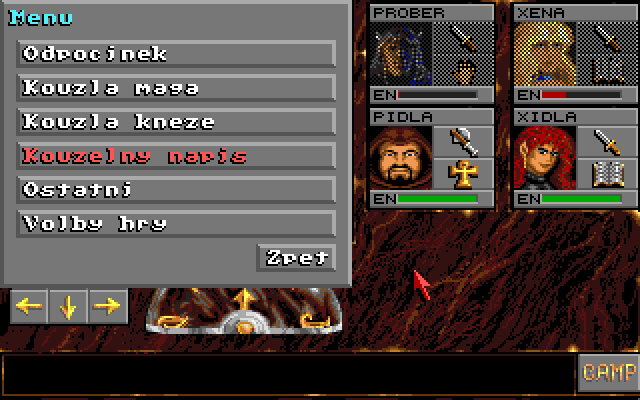The image size is (640, 400).
Task: Open the Ostatni menu entry
Action: [x=176, y=190]
